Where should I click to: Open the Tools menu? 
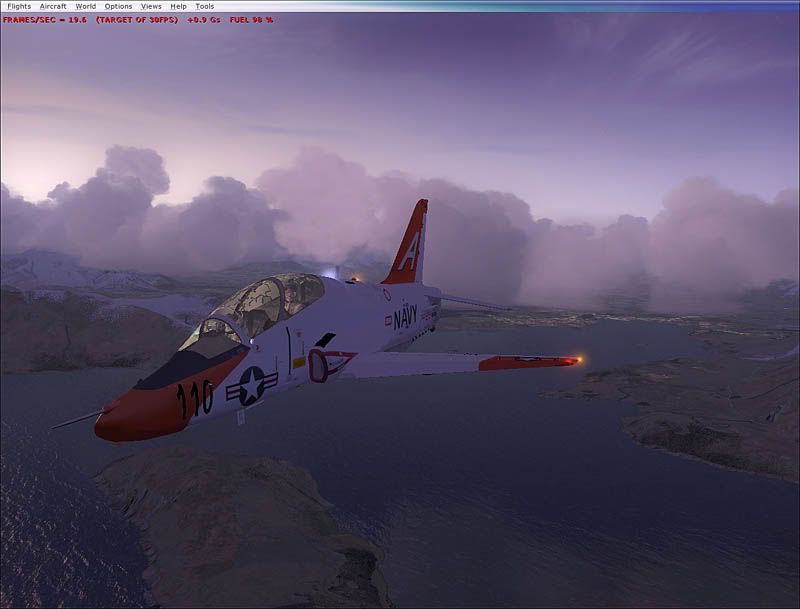click(204, 6)
